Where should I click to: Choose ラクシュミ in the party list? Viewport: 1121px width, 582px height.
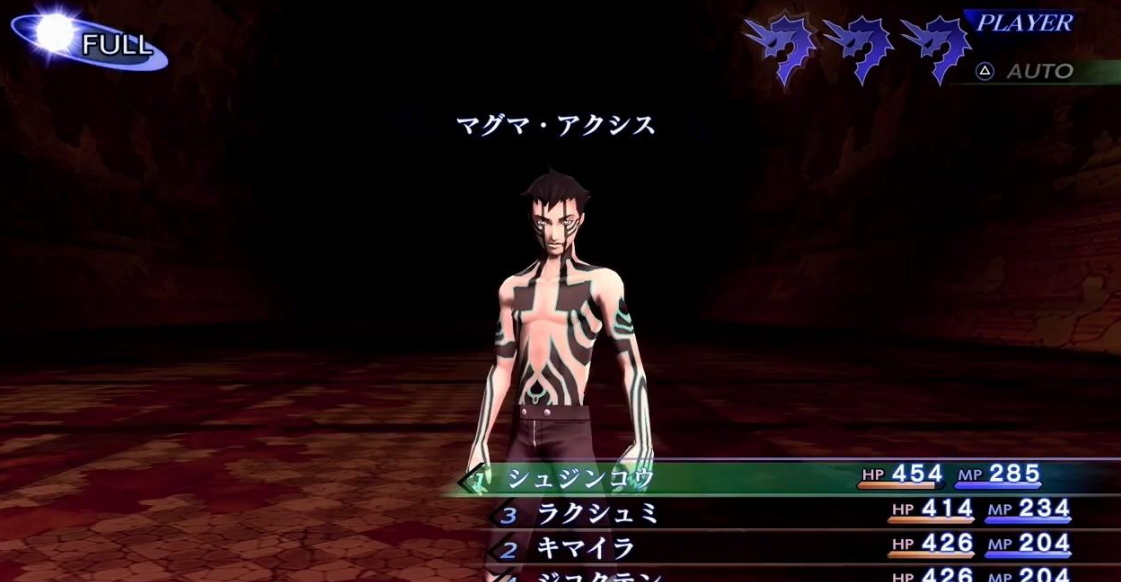point(587,513)
